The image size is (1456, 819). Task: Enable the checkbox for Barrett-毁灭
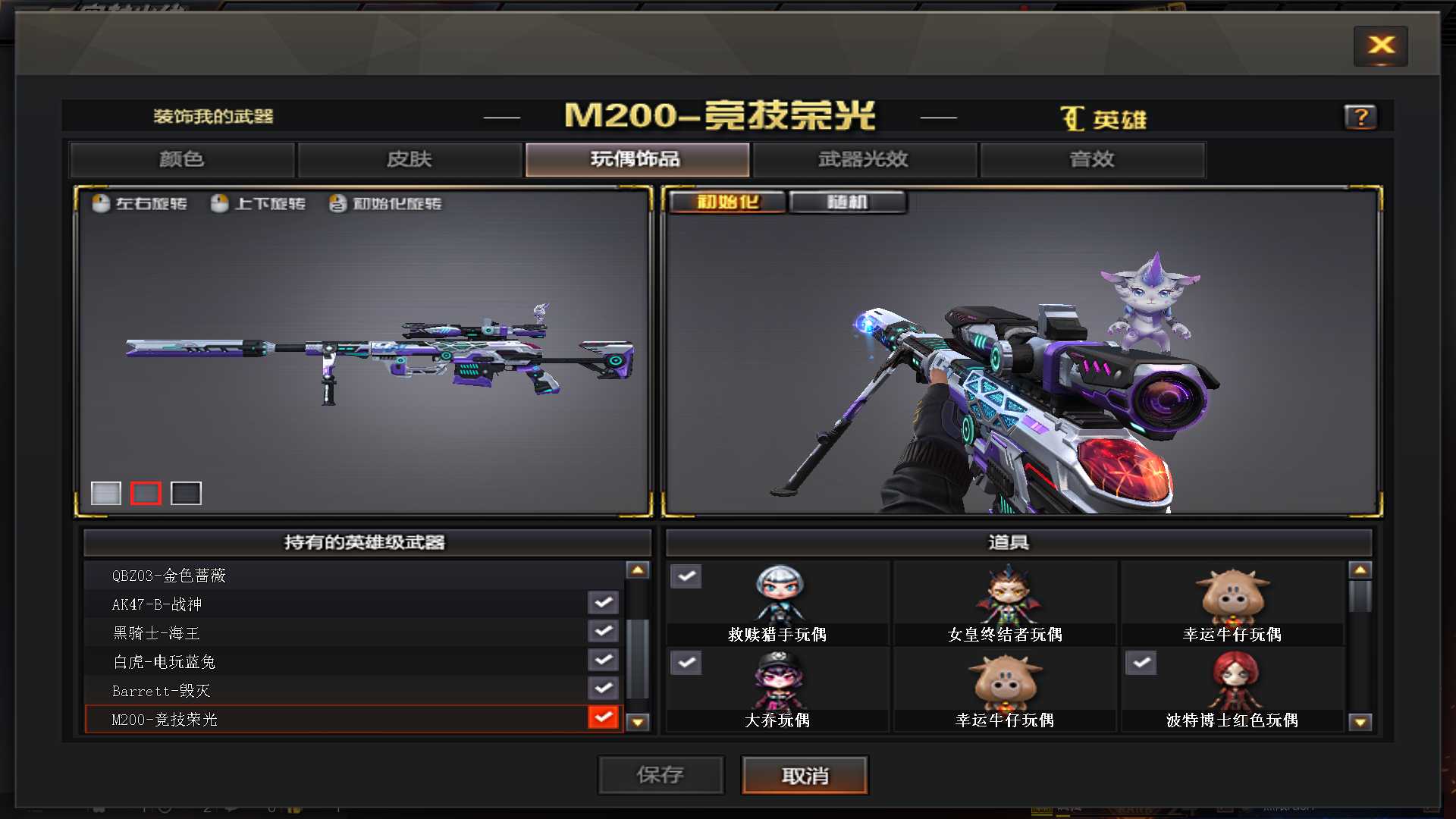tap(603, 689)
